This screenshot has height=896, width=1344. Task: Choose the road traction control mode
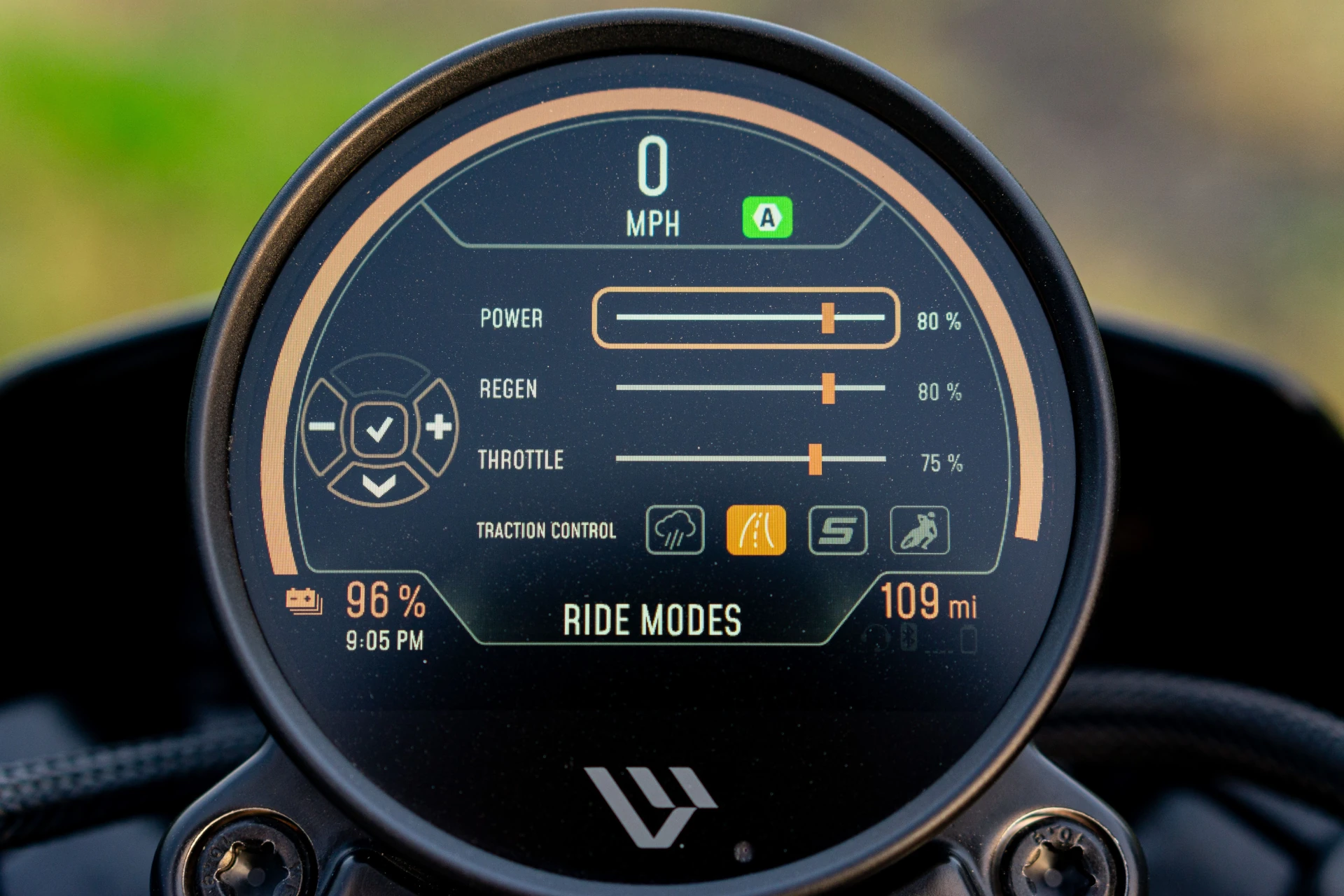click(x=756, y=530)
